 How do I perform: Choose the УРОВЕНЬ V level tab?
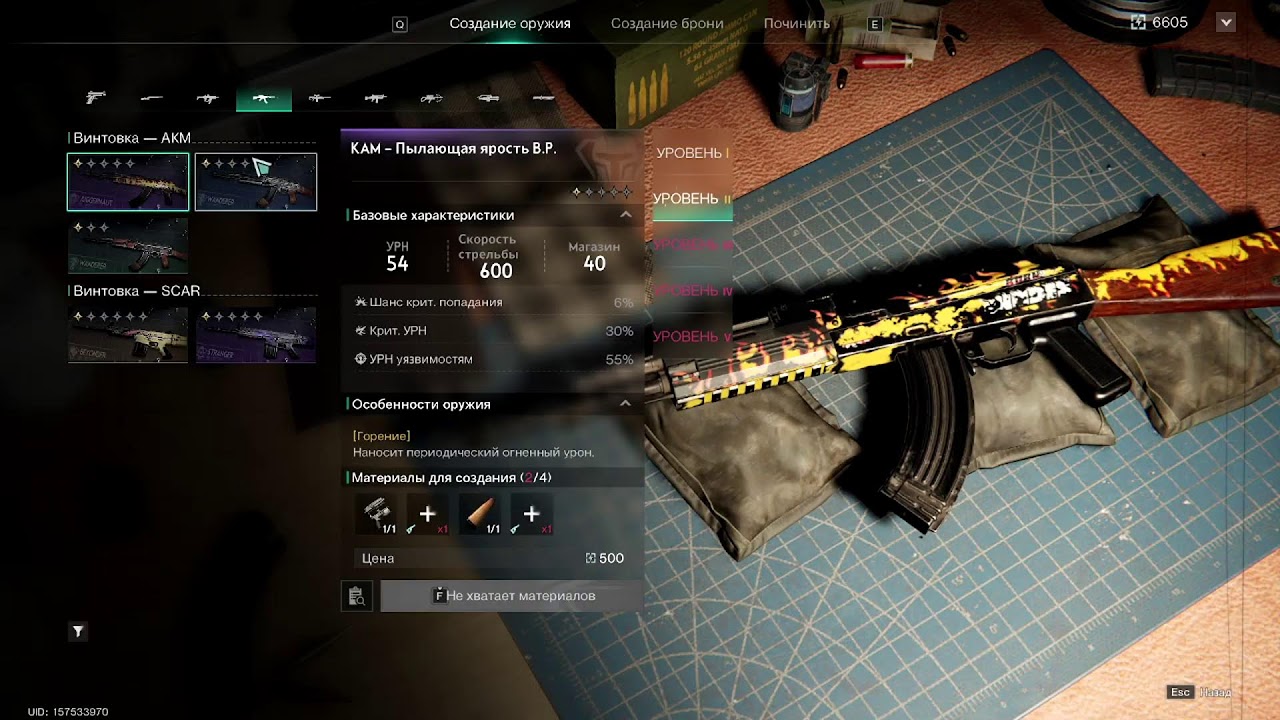tap(691, 336)
